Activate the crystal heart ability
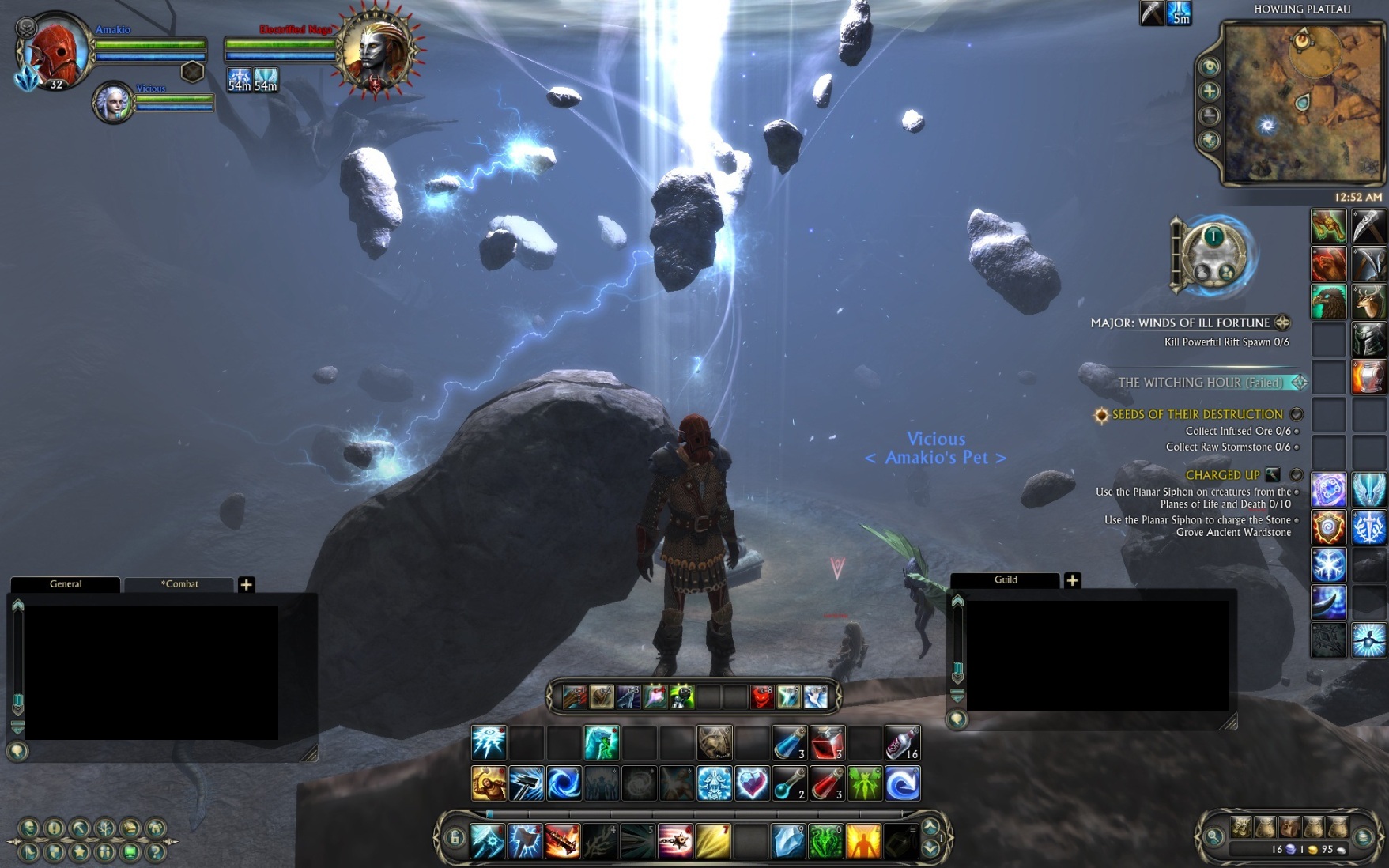The height and width of the screenshot is (868, 1389). click(752, 783)
